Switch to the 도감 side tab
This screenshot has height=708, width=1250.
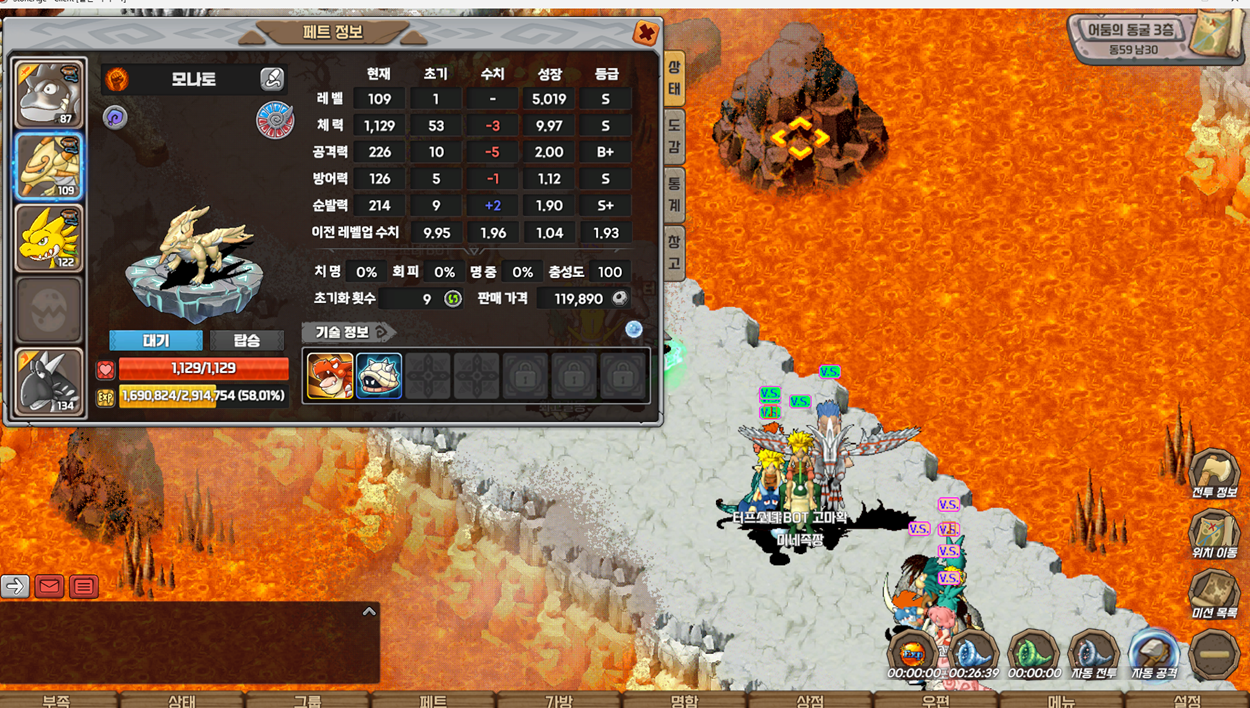pyautogui.click(x=675, y=136)
